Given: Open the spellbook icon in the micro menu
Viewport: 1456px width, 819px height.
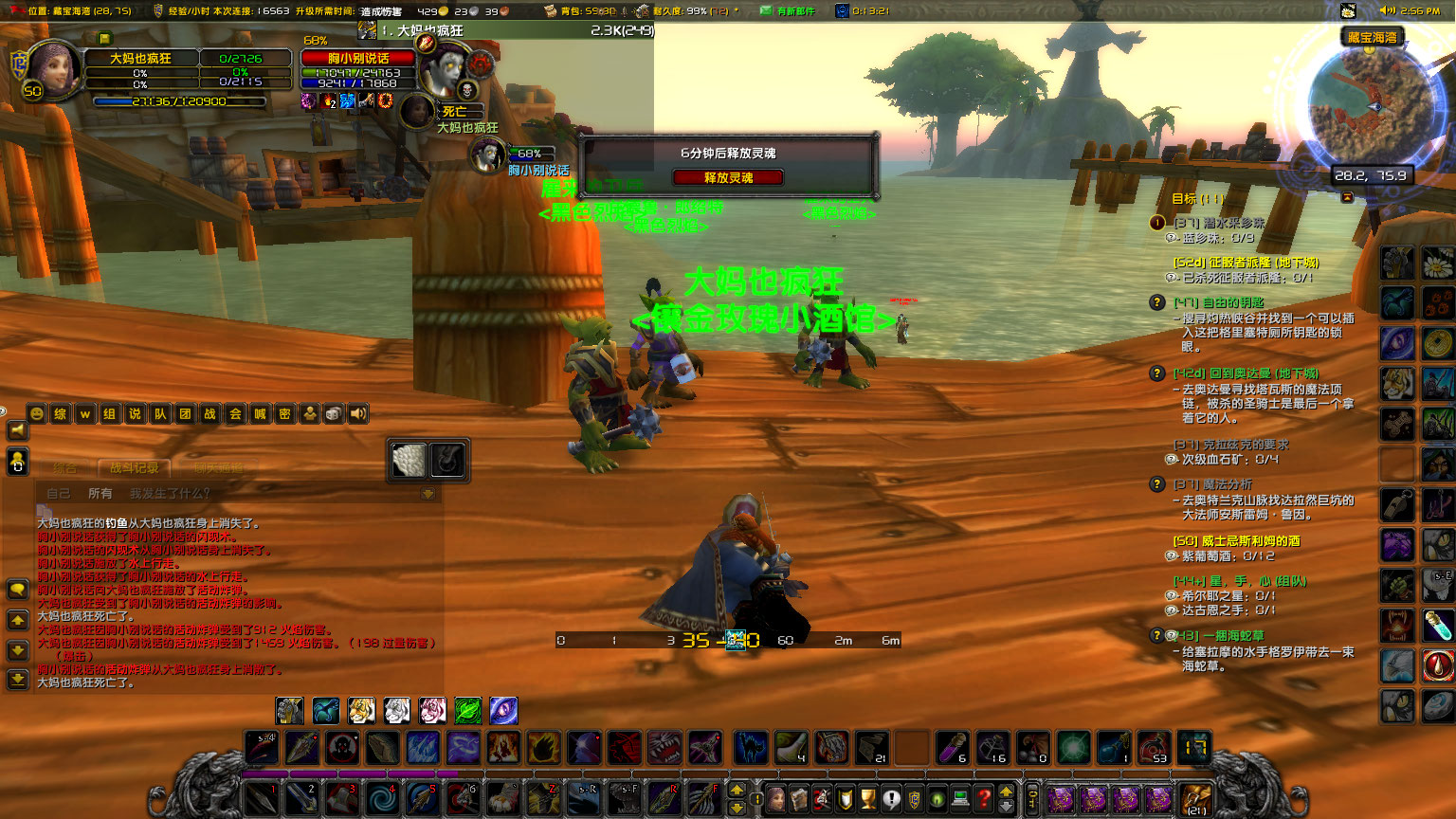Looking at the screenshot, I should click(x=801, y=799).
